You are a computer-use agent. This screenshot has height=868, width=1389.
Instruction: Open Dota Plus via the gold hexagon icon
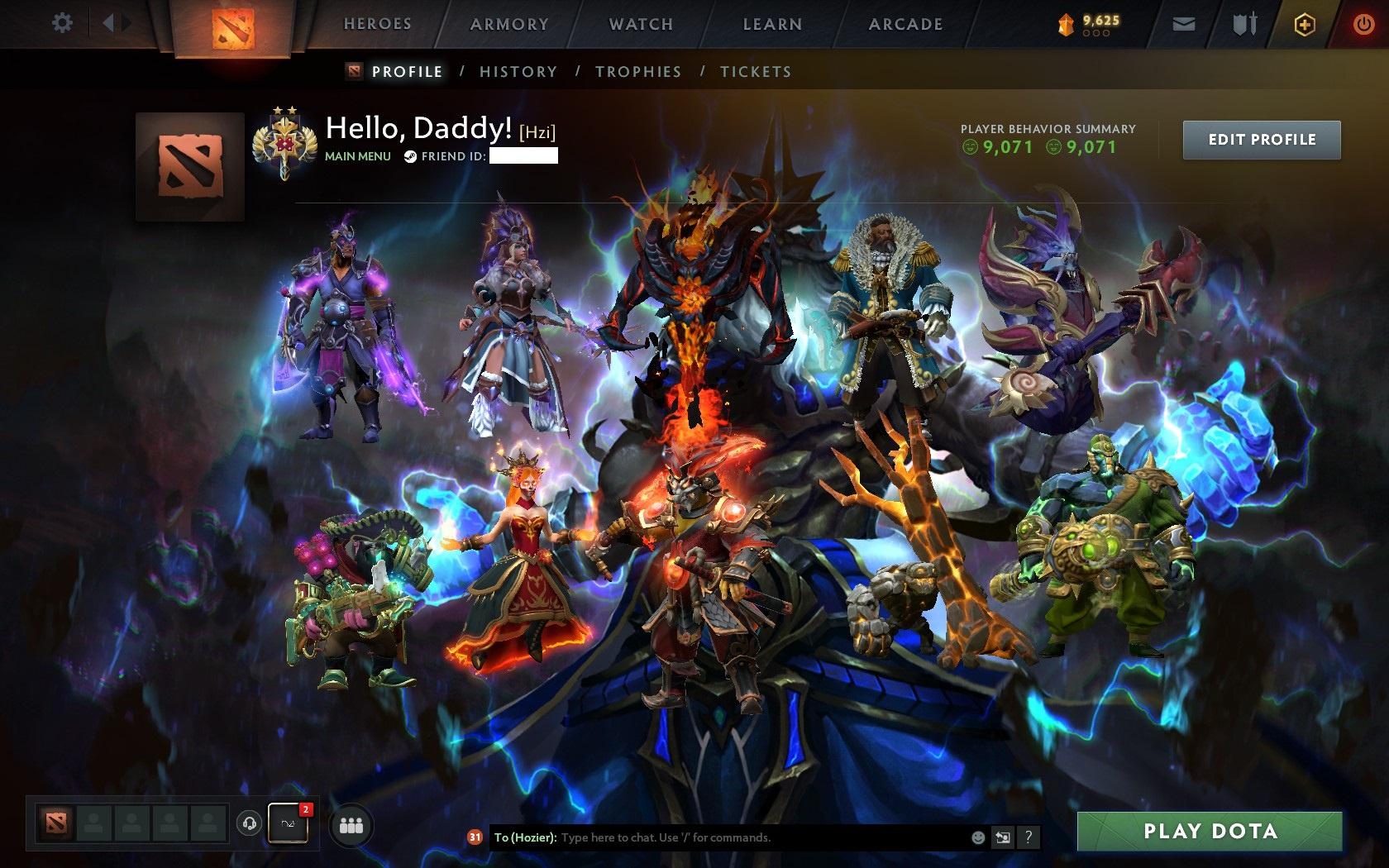point(1304,24)
